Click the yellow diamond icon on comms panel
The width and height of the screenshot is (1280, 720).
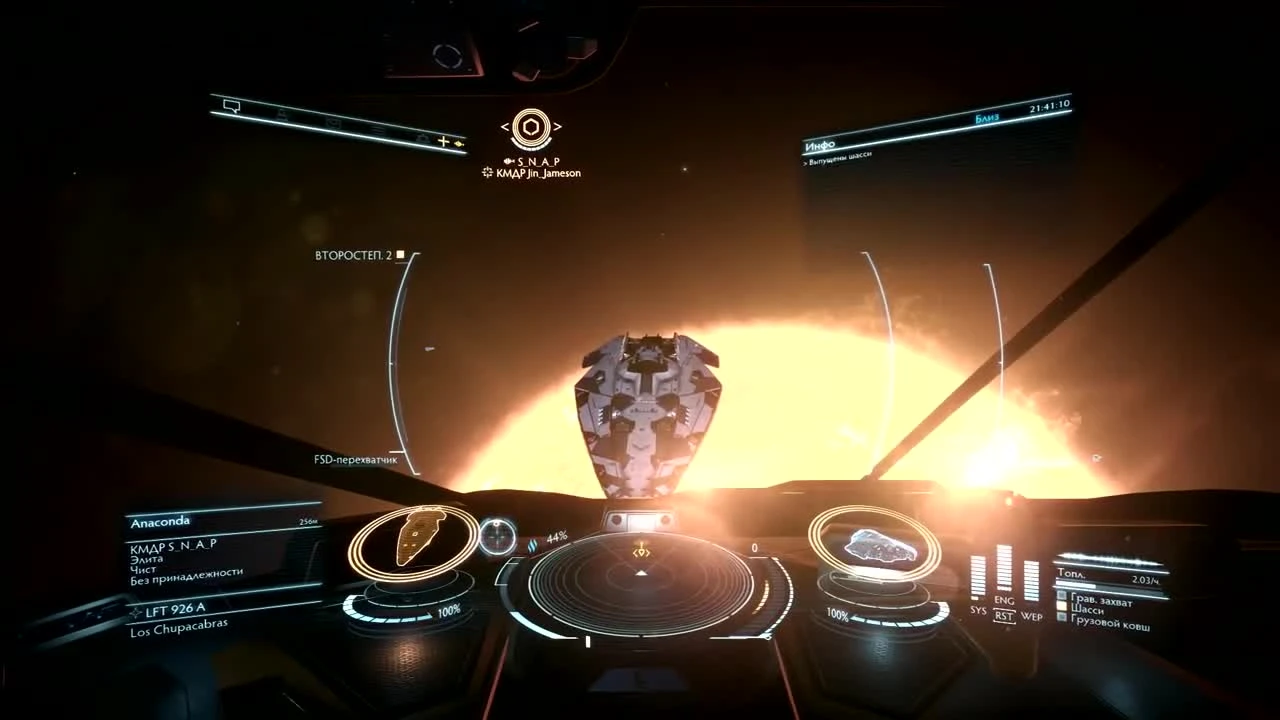click(x=458, y=143)
